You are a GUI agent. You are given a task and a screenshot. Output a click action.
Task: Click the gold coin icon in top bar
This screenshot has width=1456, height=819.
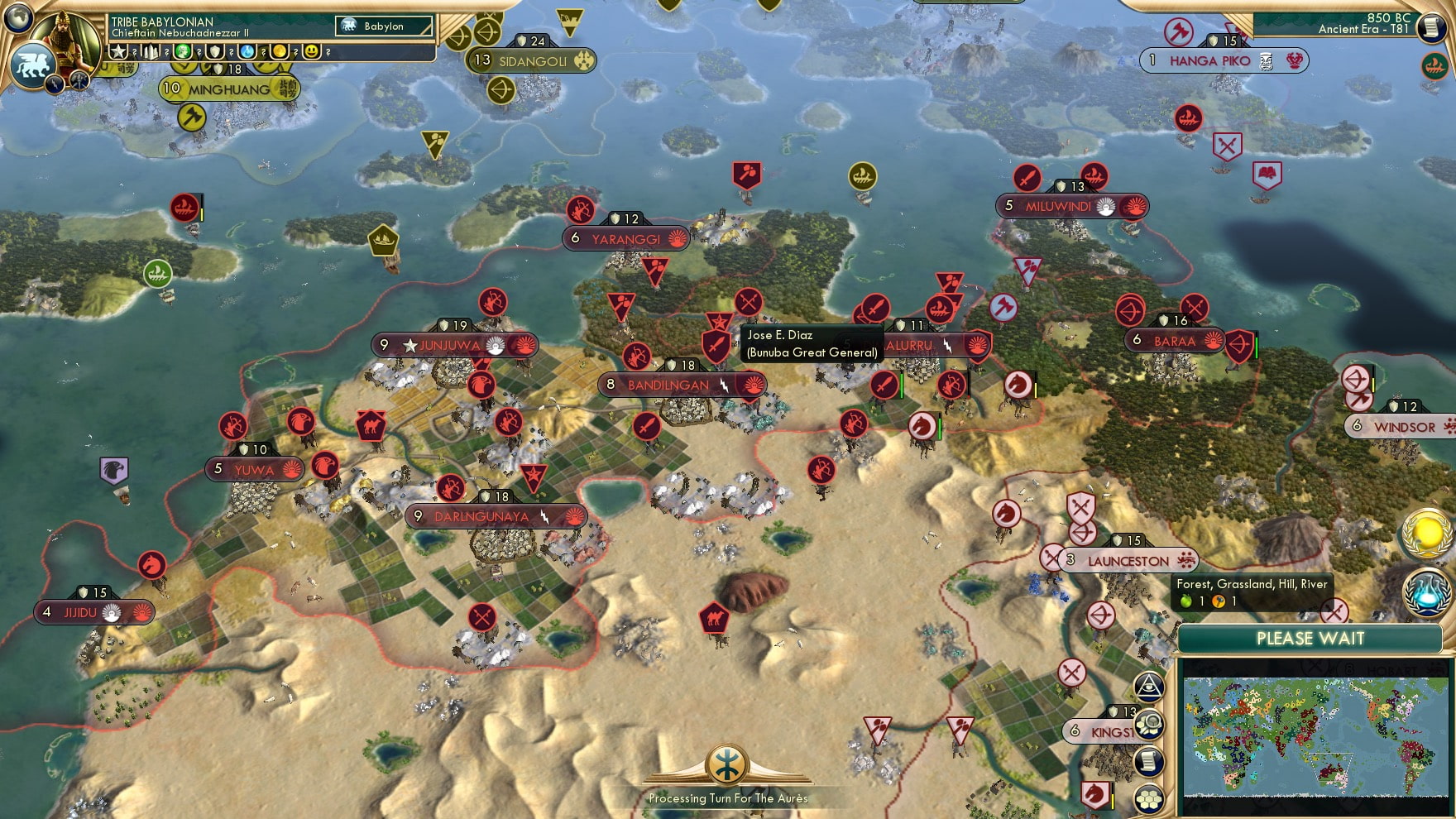pyautogui.click(x=278, y=51)
